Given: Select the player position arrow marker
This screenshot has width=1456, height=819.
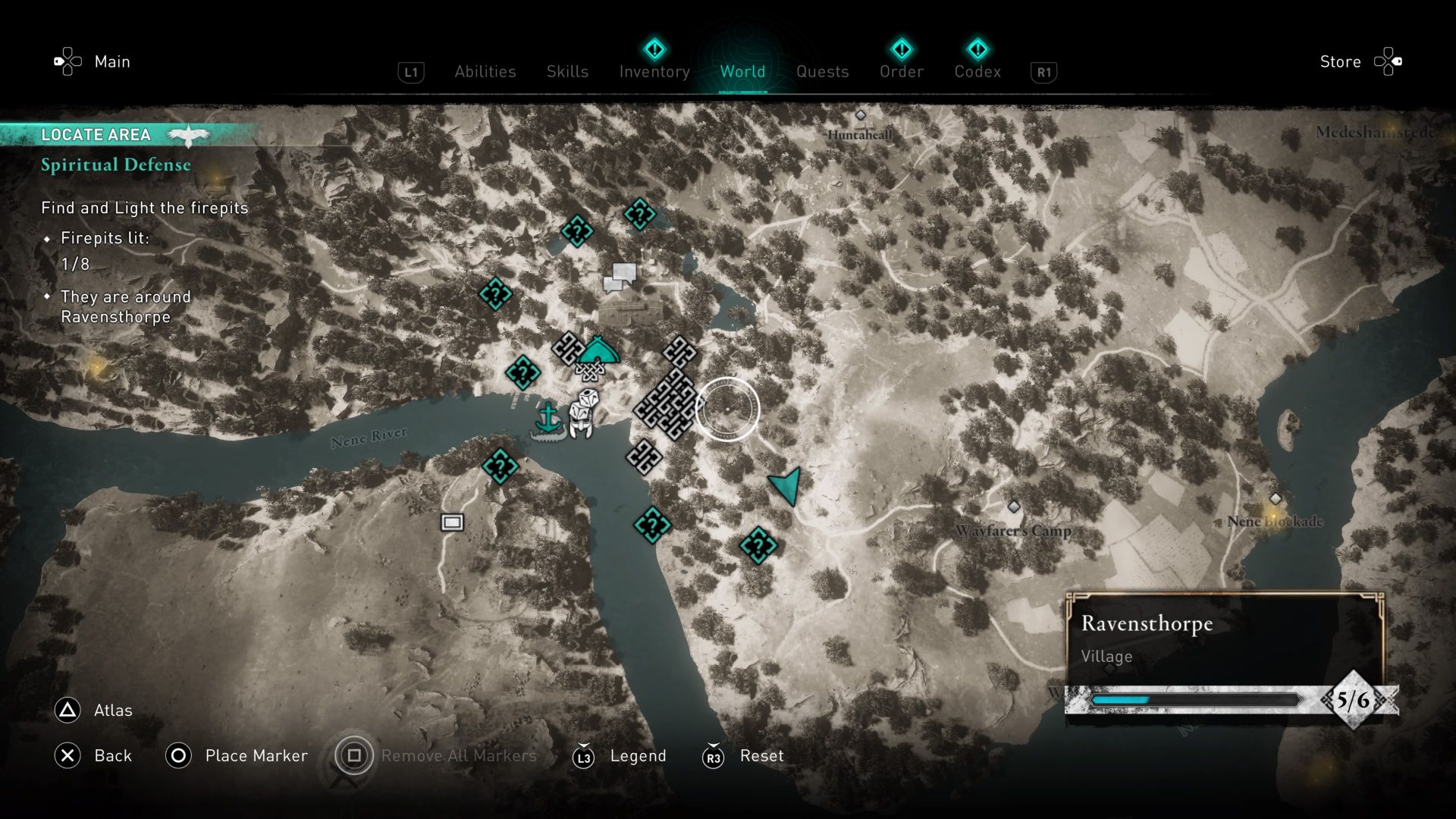Looking at the screenshot, I should [x=783, y=485].
